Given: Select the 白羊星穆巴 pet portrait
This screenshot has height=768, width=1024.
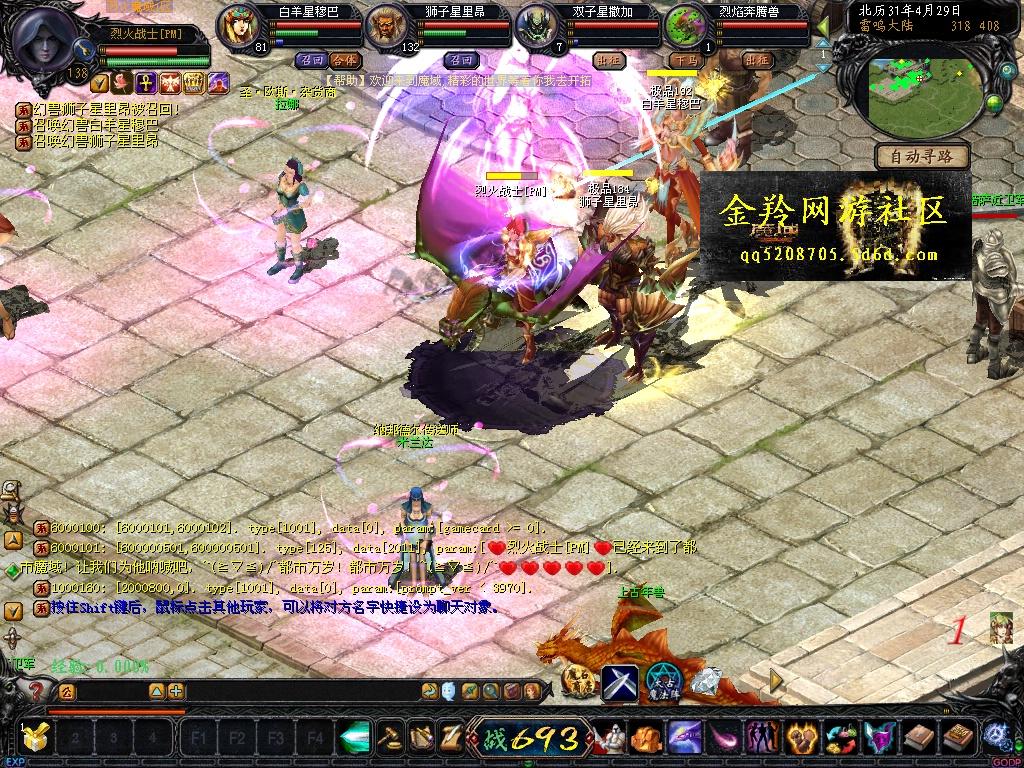Looking at the screenshot, I should click(237, 24).
